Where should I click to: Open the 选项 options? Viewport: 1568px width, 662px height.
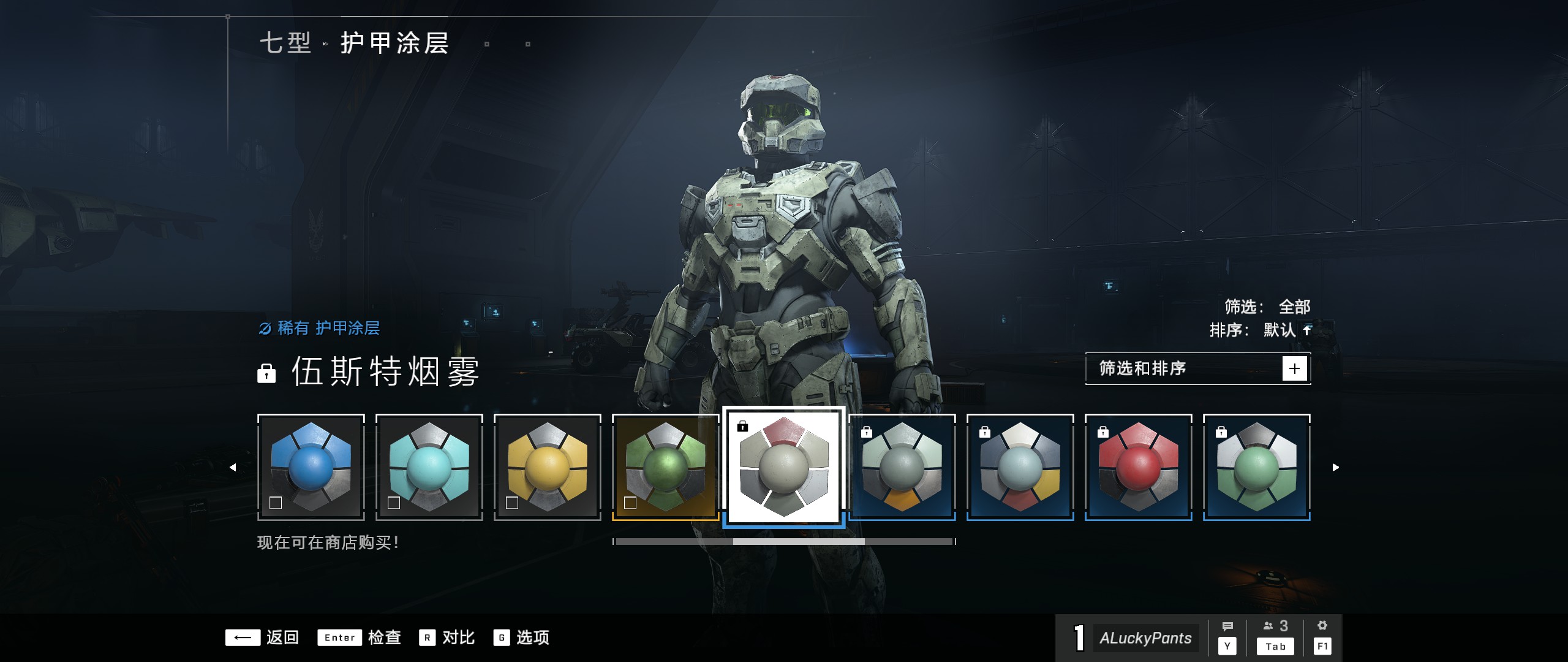(x=521, y=637)
